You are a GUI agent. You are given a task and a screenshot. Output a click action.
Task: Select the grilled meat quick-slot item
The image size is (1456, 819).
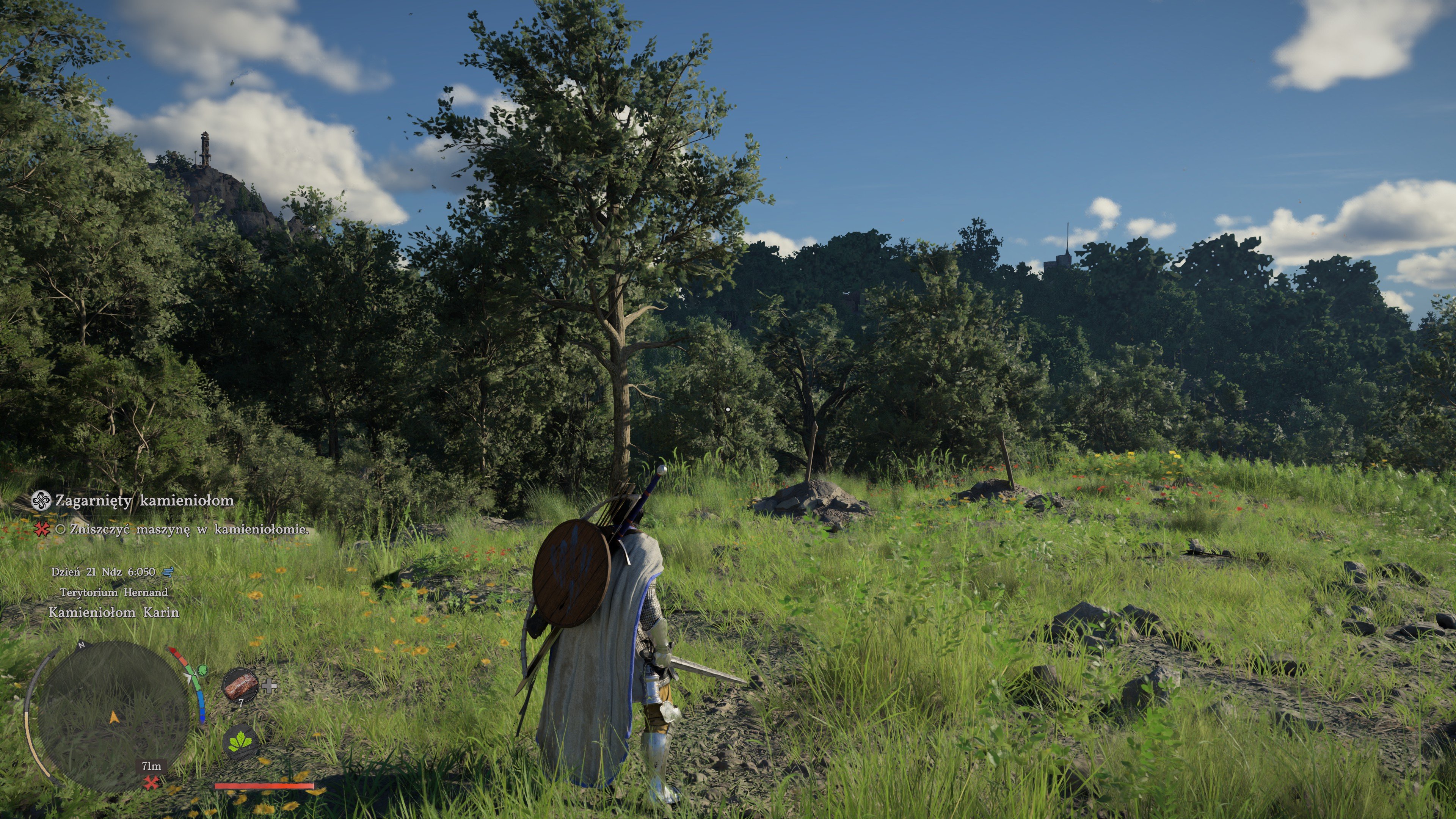[x=240, y=685]
